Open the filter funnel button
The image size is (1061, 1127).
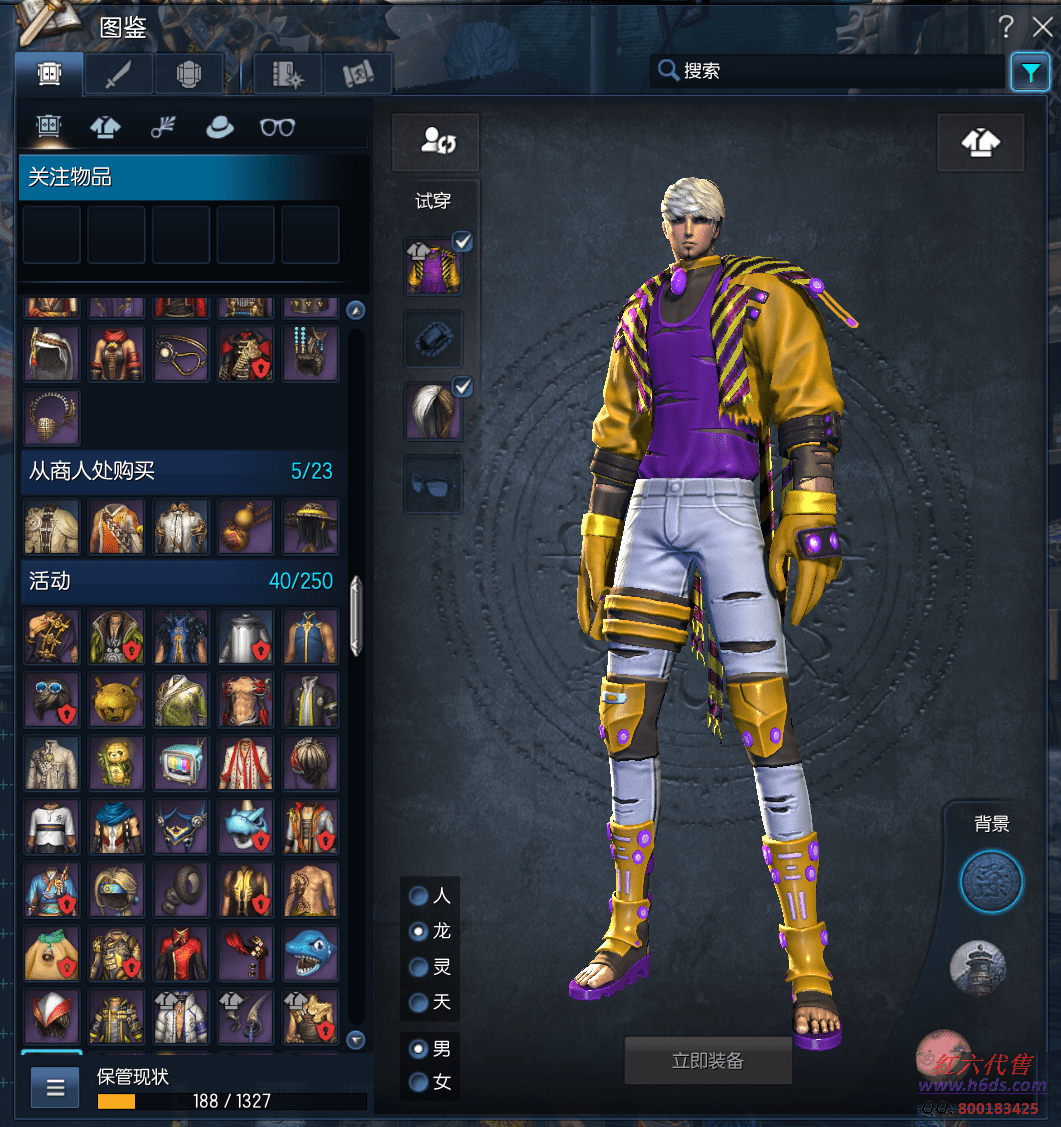coord(1029,72)
